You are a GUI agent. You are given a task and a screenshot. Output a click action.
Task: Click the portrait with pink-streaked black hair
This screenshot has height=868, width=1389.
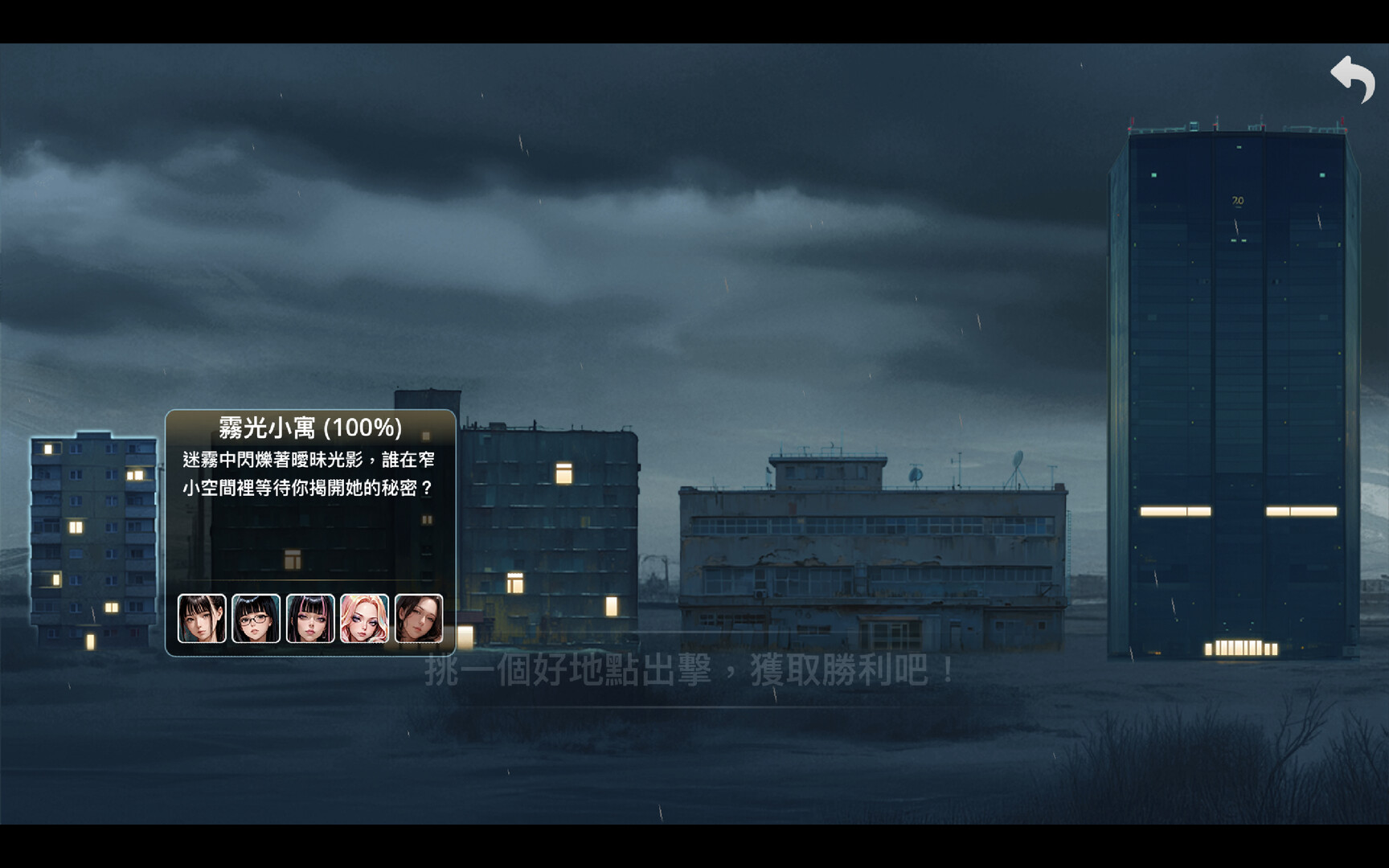[310, 619]
